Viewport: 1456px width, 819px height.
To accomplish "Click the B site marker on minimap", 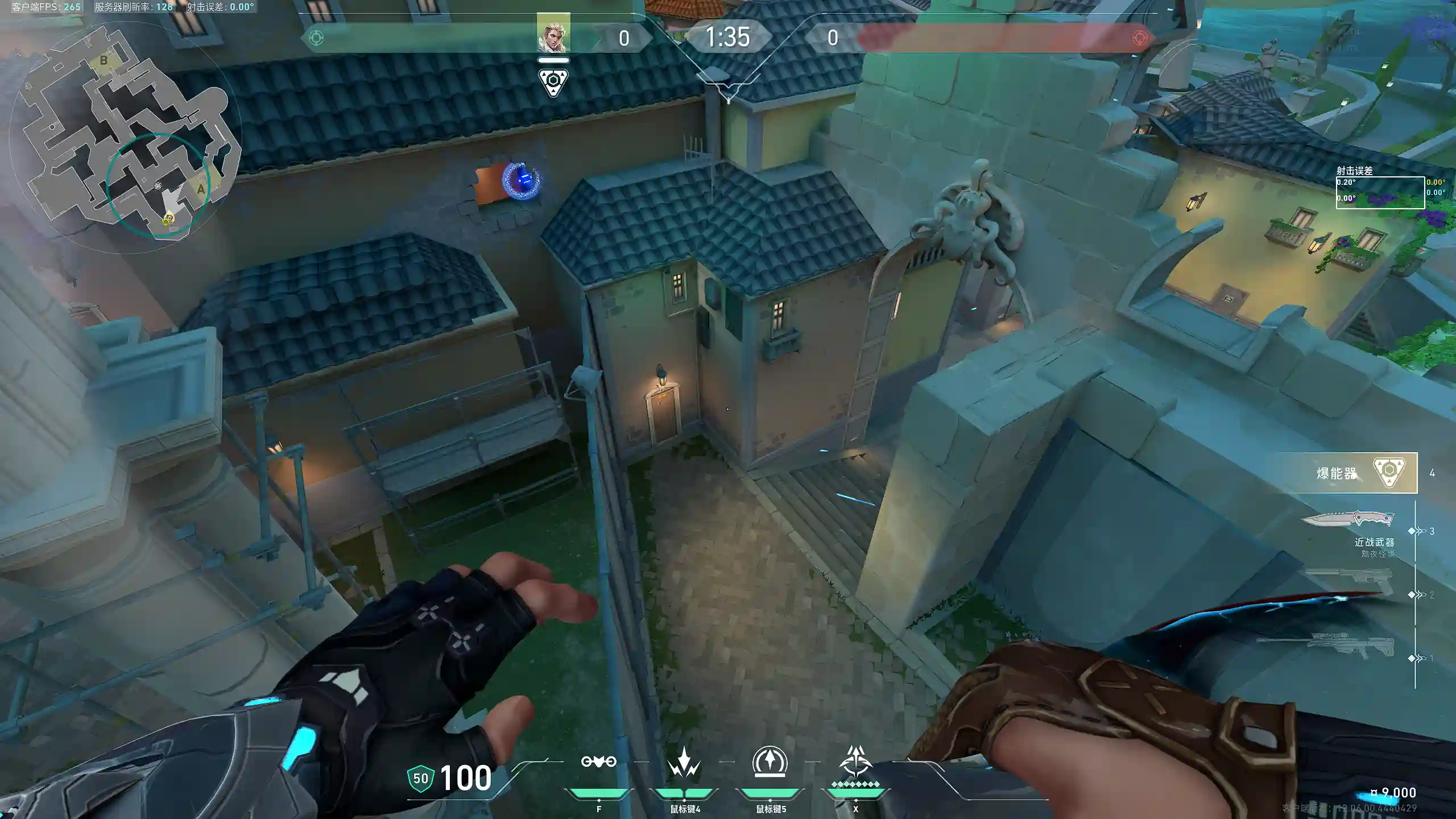I will [x=104, y=60].
